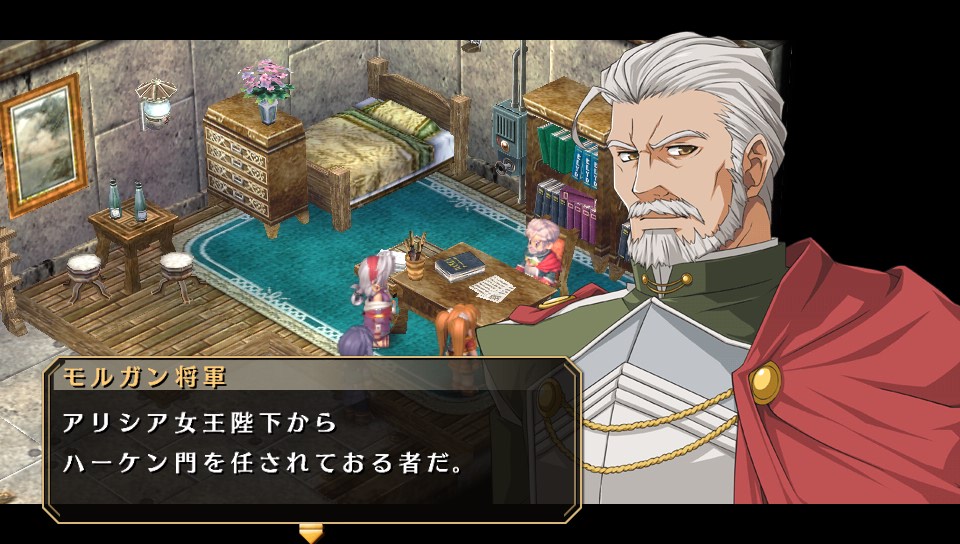Click the orange dialogue advance arrow
Image resolution: width=960 pixels, height=544 pixels.
(x=311, y=533)
